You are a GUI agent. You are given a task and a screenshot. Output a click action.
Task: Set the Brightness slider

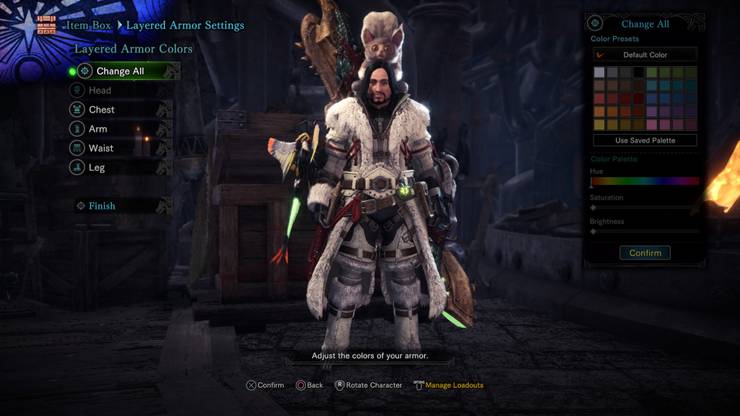point(644,232)
